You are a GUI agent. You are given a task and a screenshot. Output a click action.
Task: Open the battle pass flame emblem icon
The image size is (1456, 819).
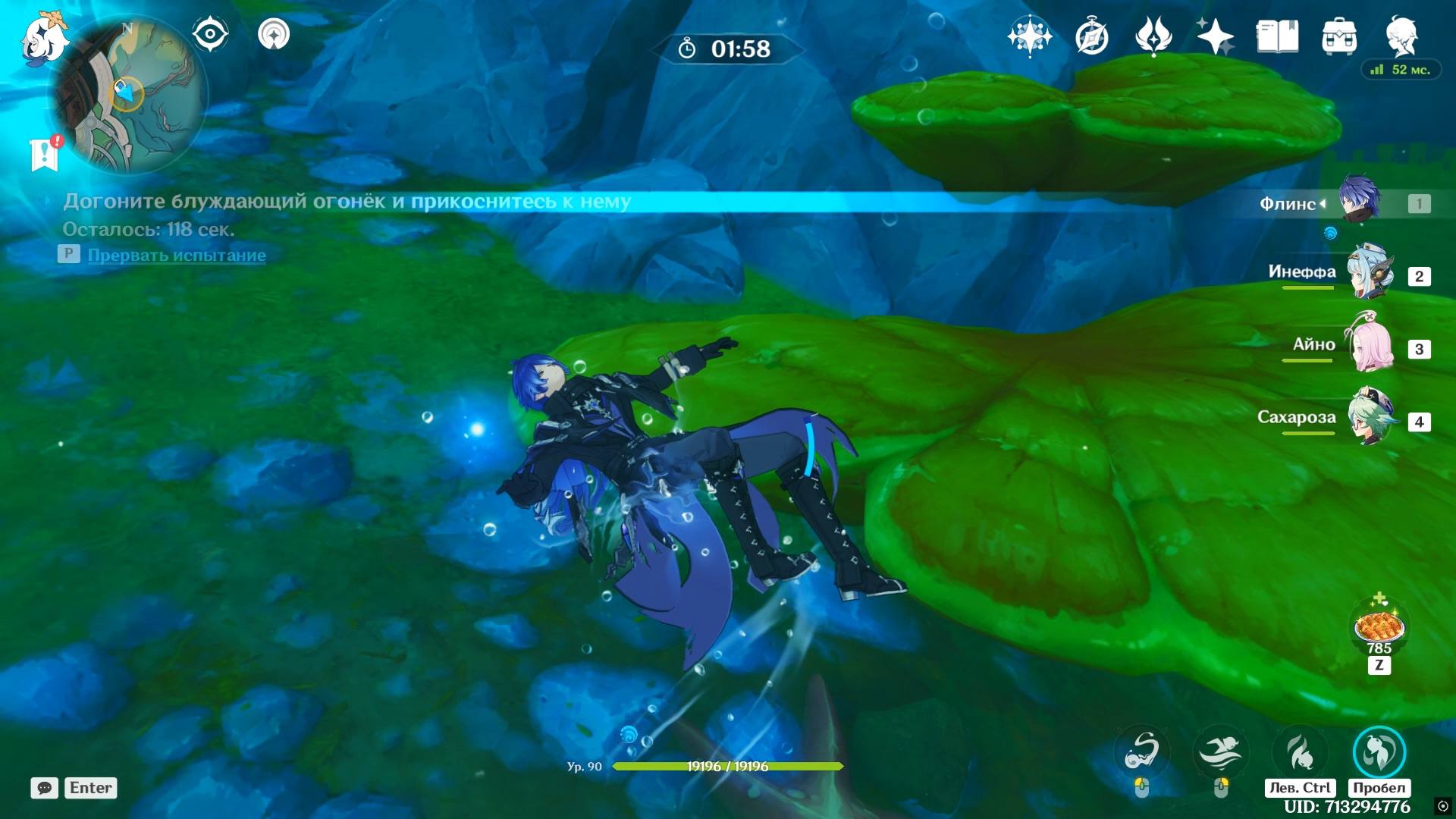[1153, 36]
